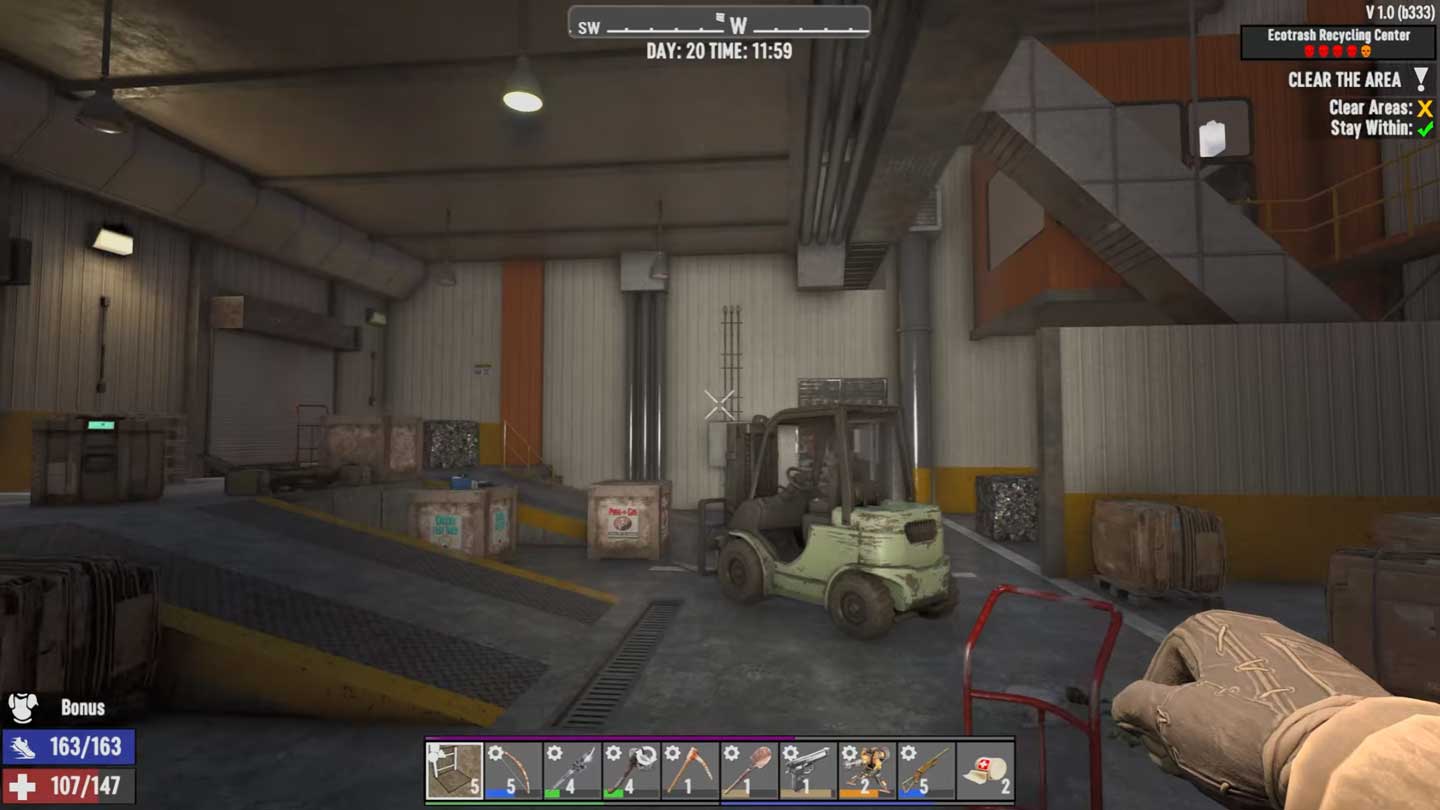Viewport: 1440px width, 810px height.
Task: Select the spear in the hotbar
Action: [x=572, y=770]
